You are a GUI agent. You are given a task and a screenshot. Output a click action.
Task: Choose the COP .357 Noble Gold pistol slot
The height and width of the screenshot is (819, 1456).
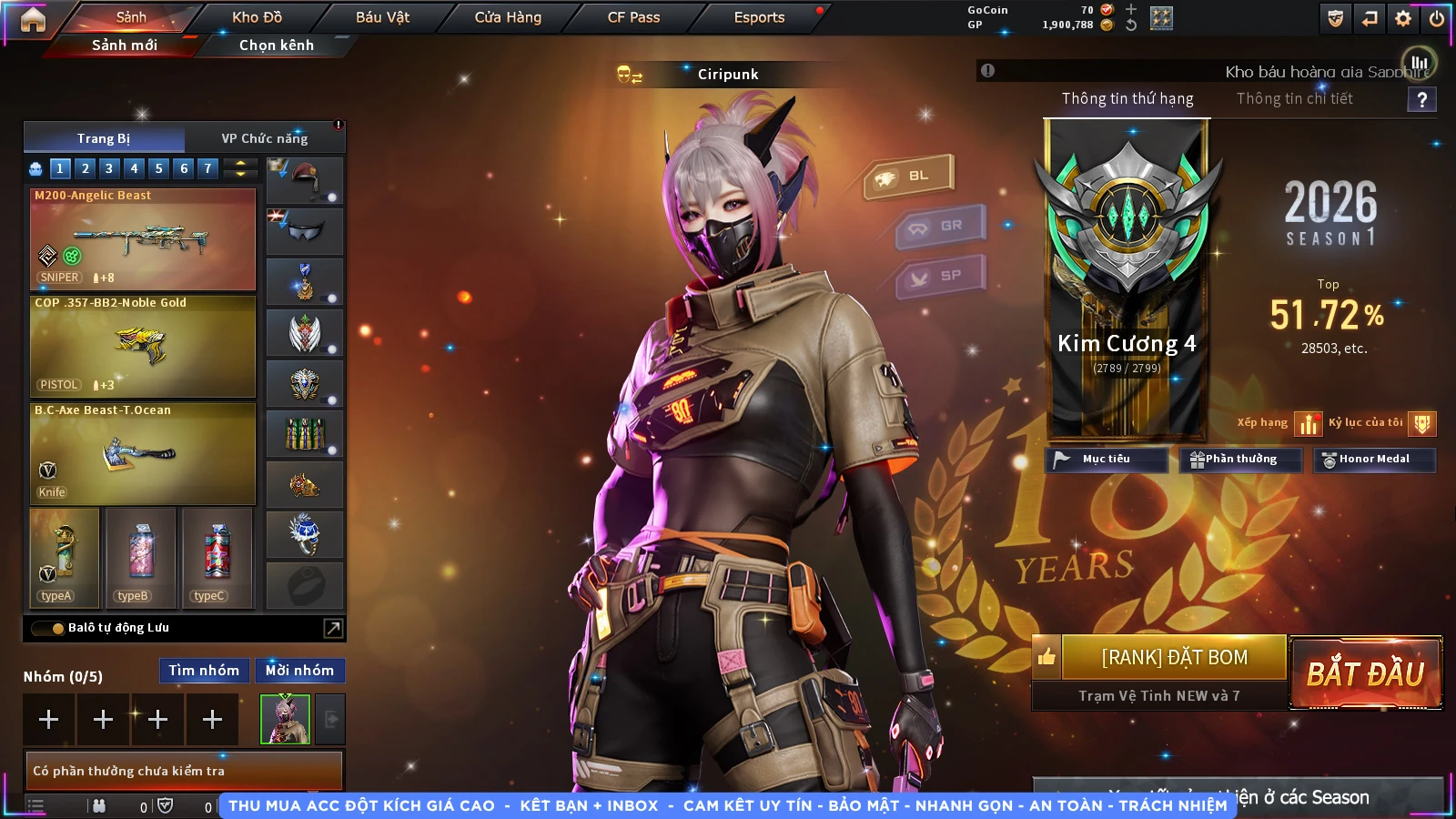pos(143,346)
